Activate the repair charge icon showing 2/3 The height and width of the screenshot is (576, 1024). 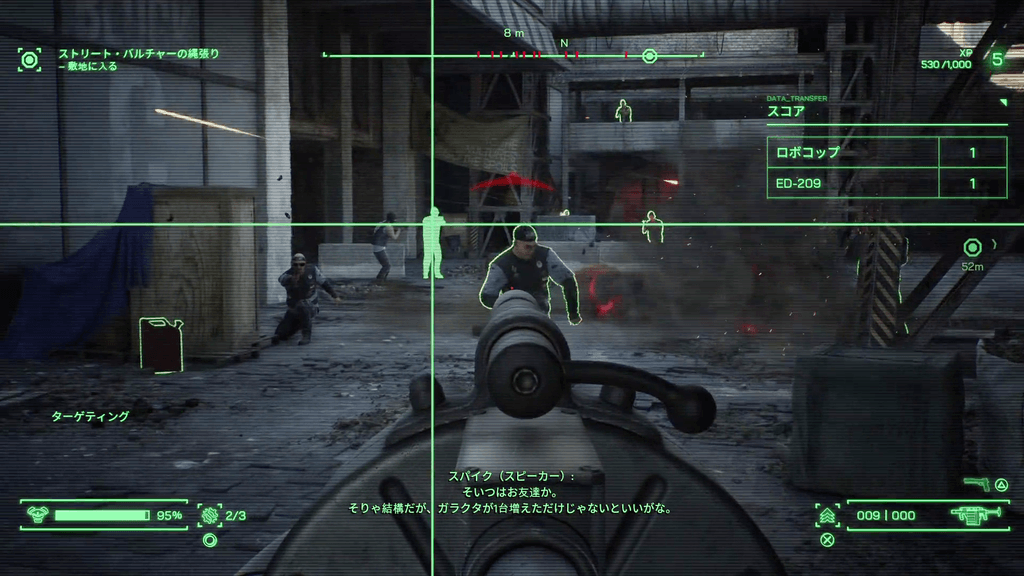click(x=210, y=515)
